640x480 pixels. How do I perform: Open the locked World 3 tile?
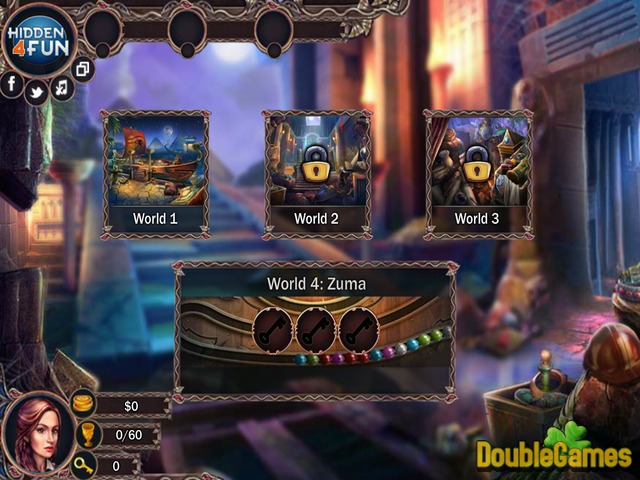click(x=478, y=173)
